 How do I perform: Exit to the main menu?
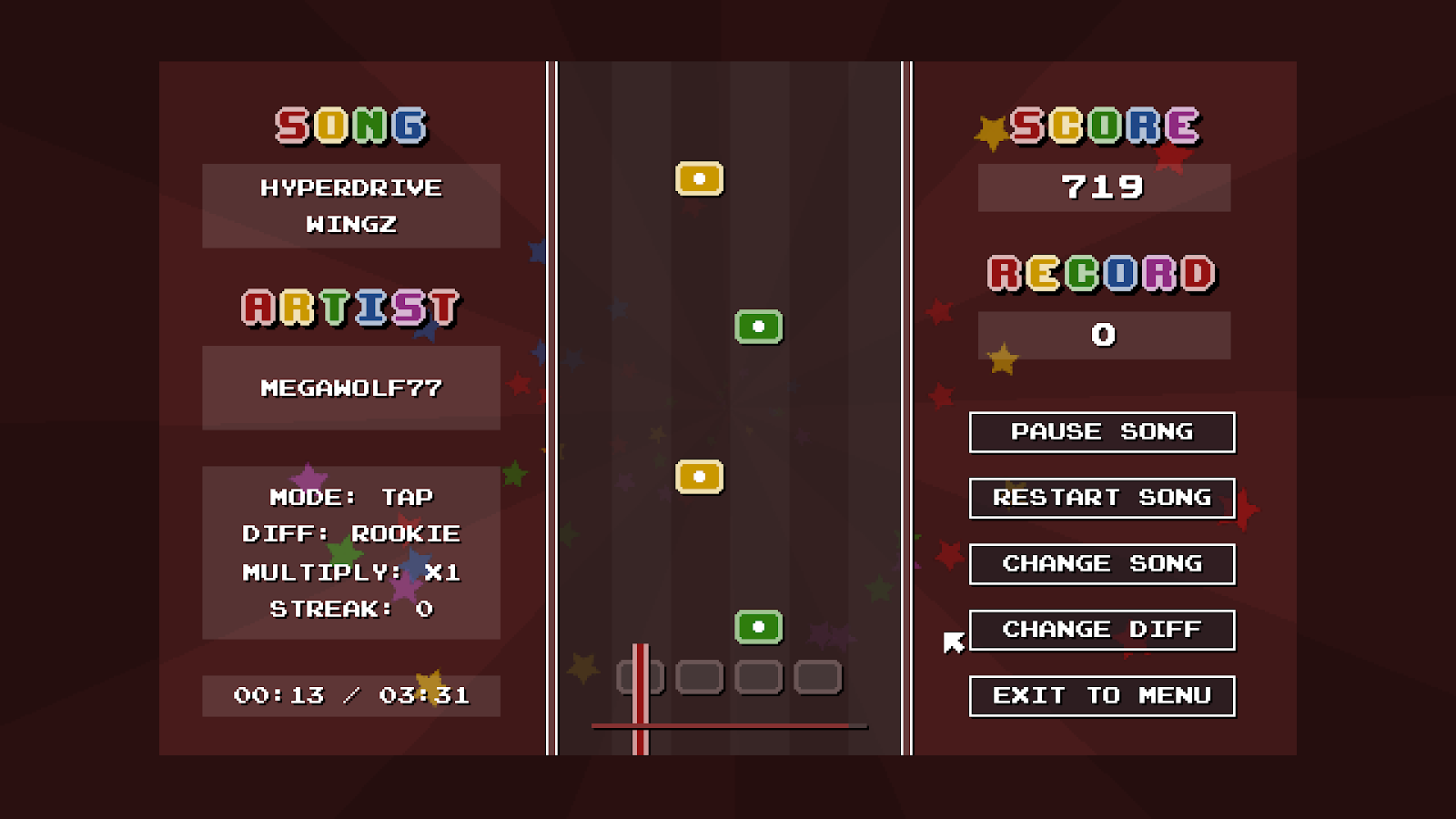point(1102,695)
